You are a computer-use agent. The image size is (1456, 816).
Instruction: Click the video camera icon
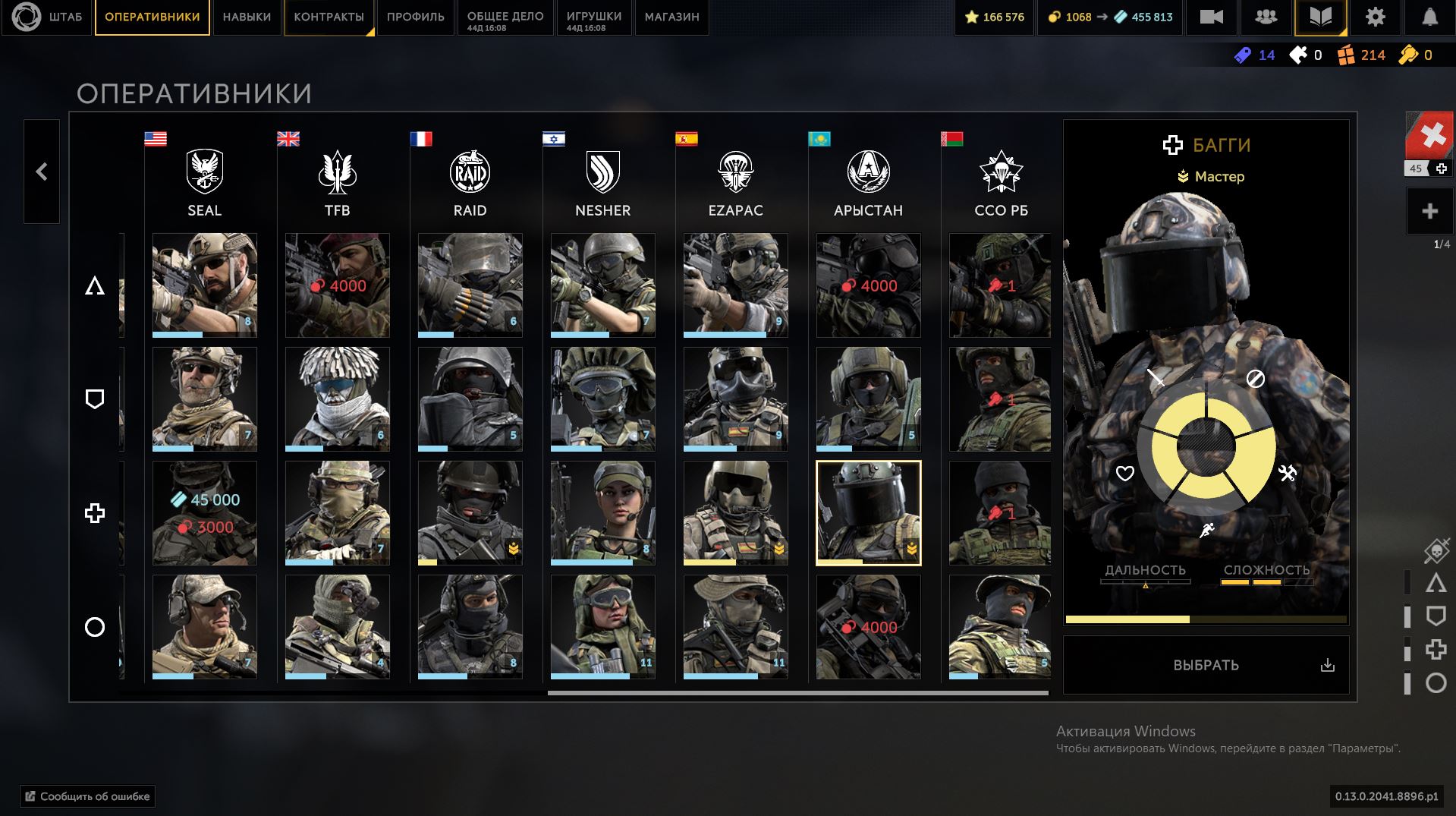pos(1211,17)
